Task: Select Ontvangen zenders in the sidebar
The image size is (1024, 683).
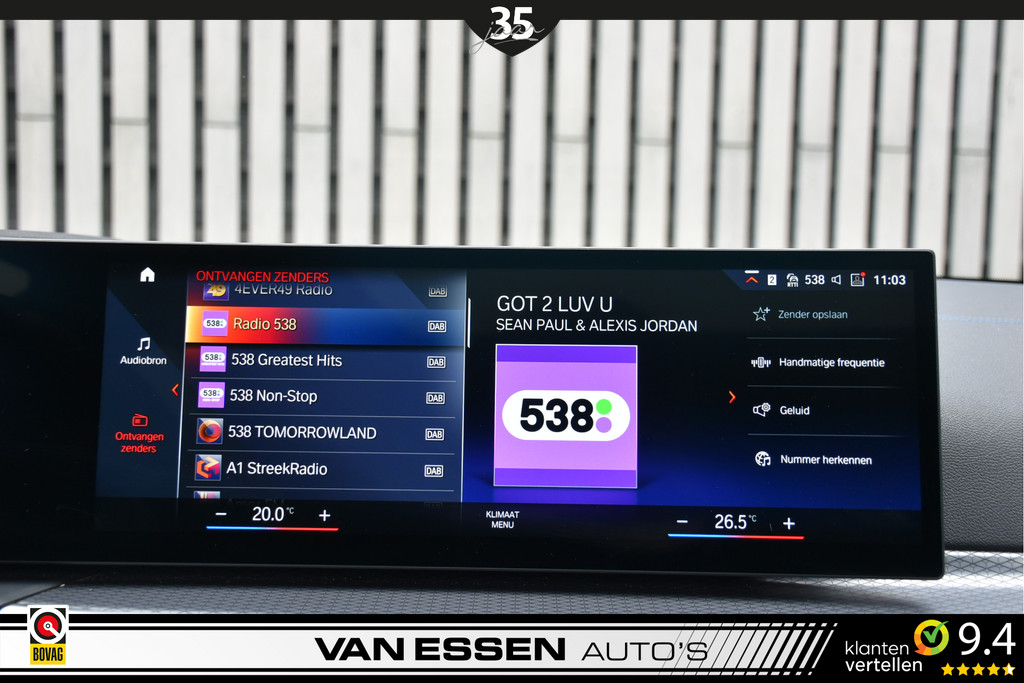Action: pyautogui.click(x=139, y=433)
